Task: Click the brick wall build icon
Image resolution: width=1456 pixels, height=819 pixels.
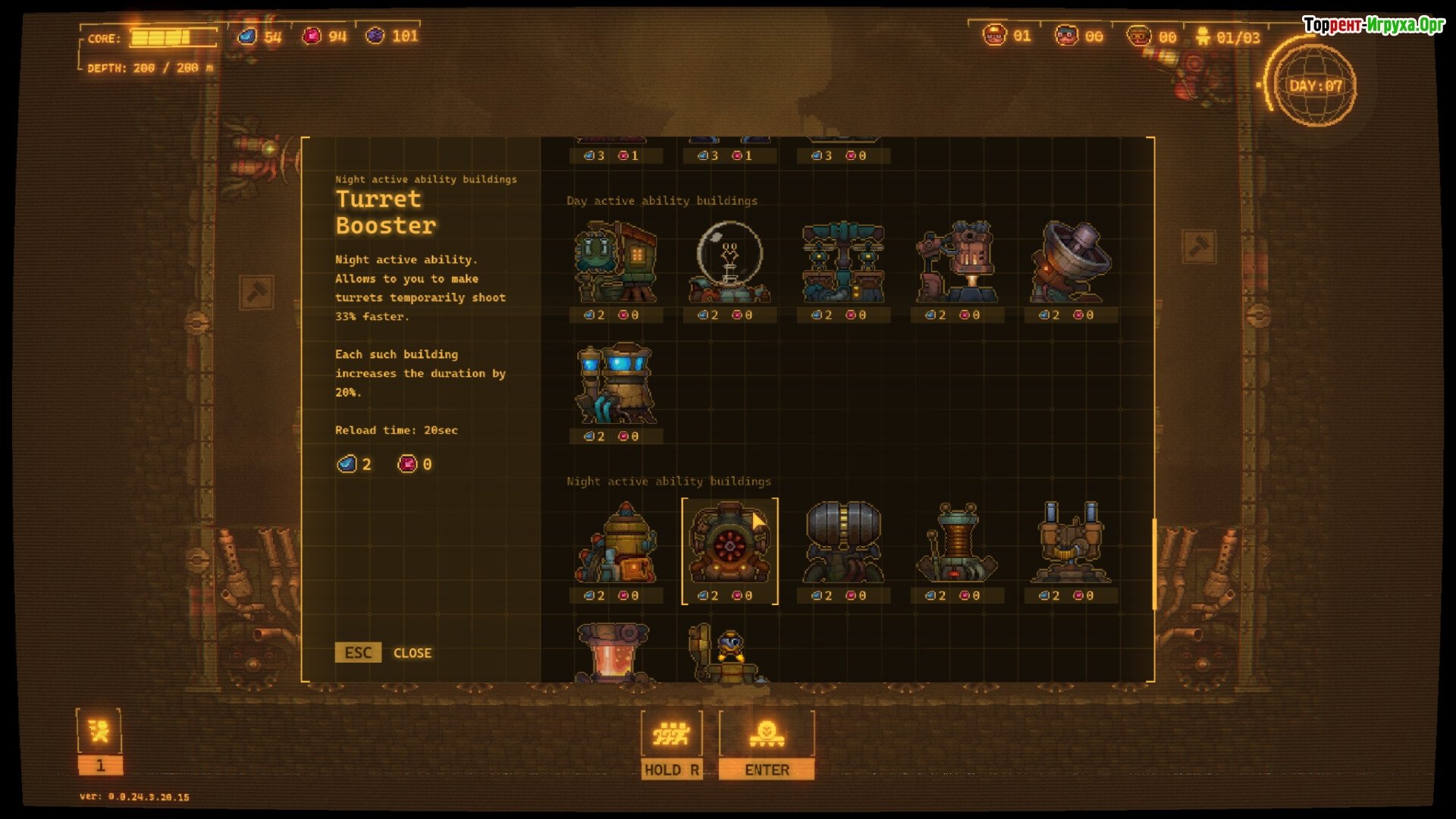Action: 671,734
